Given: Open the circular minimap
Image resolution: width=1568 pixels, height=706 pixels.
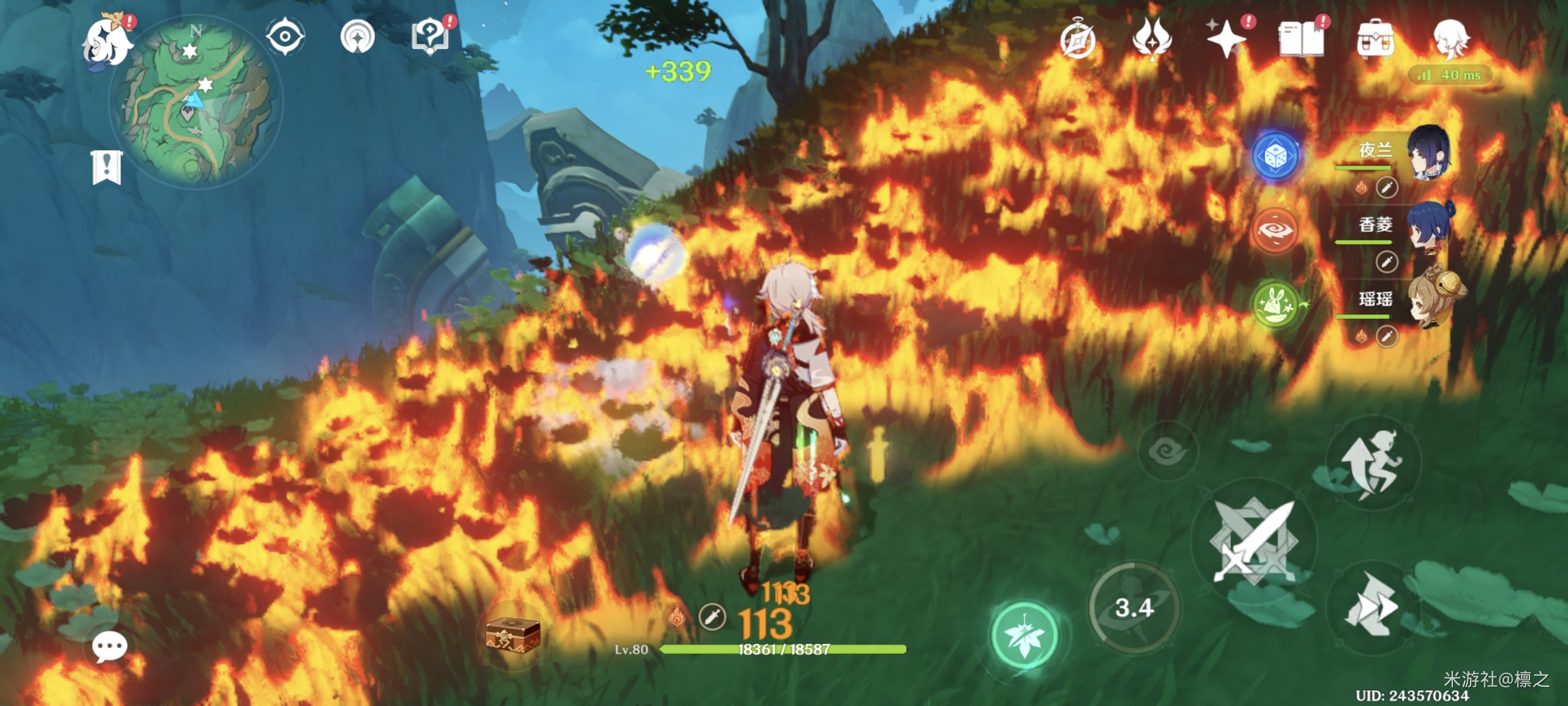Looking at the screenshot, I should pyautogui.click(x=196, y=103).
